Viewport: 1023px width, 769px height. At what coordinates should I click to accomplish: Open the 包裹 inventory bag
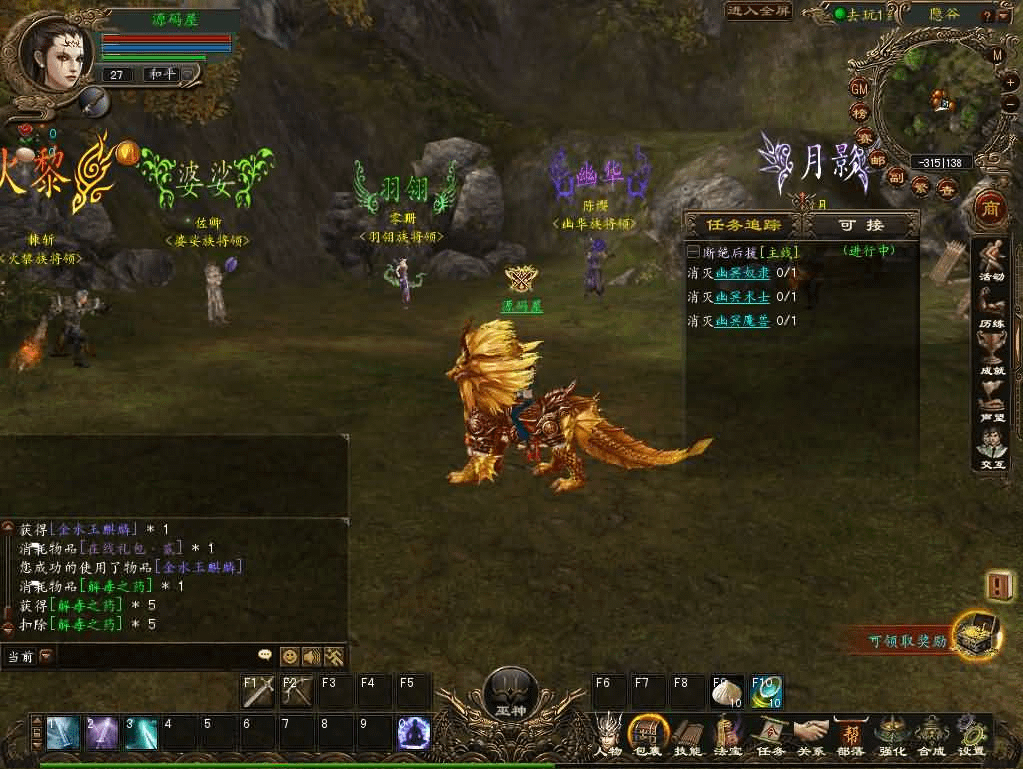click(648, 735)
